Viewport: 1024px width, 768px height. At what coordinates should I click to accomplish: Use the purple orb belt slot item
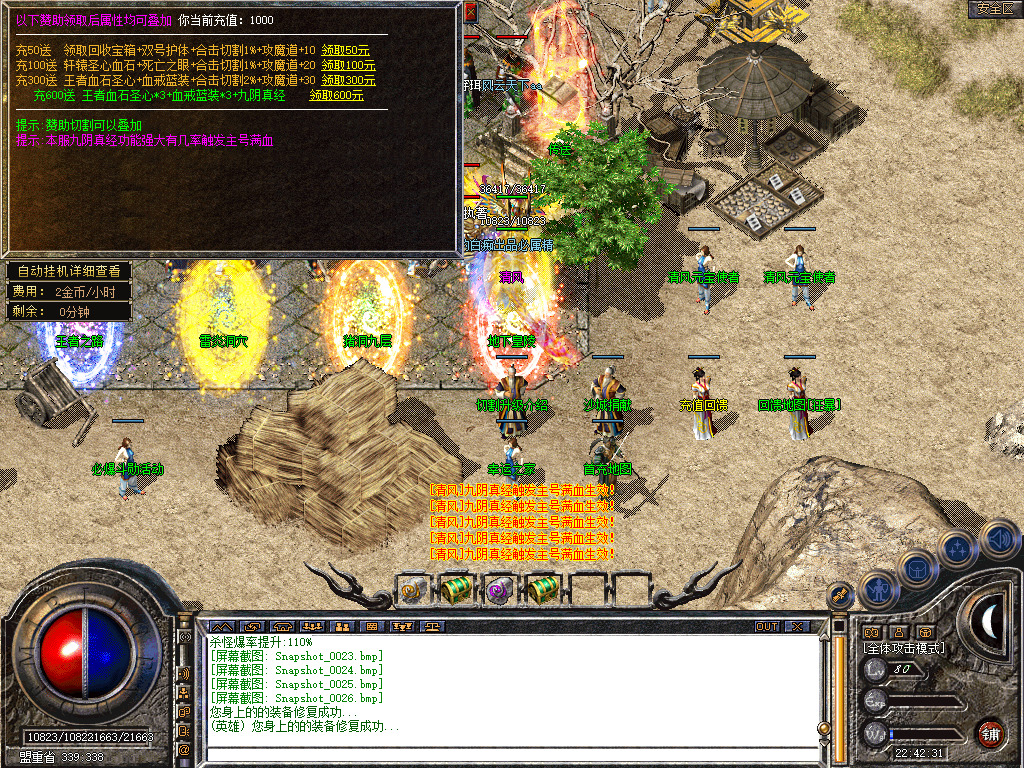pos(499,590)
